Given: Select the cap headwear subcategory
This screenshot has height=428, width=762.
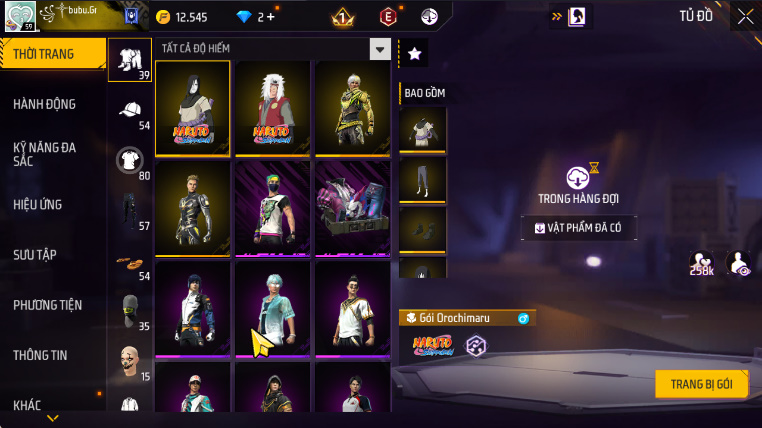Looking at the screenshot, I should 129,109.
